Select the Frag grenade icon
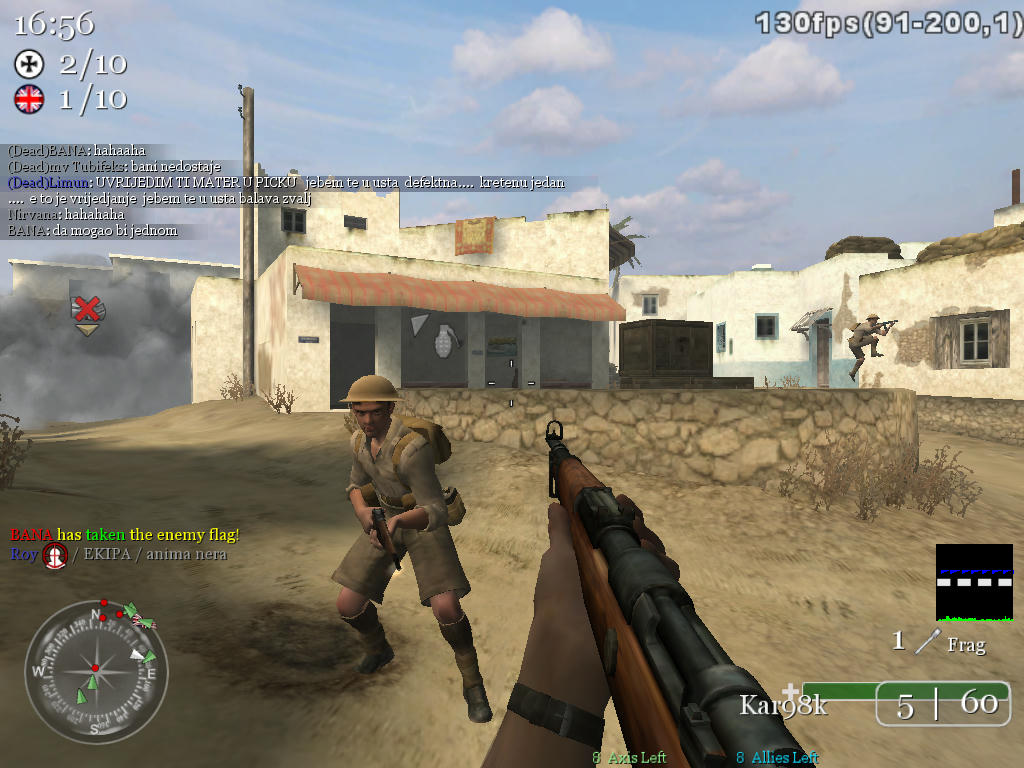The height and width of the screenshot is (768, 1024). [931, 642]
